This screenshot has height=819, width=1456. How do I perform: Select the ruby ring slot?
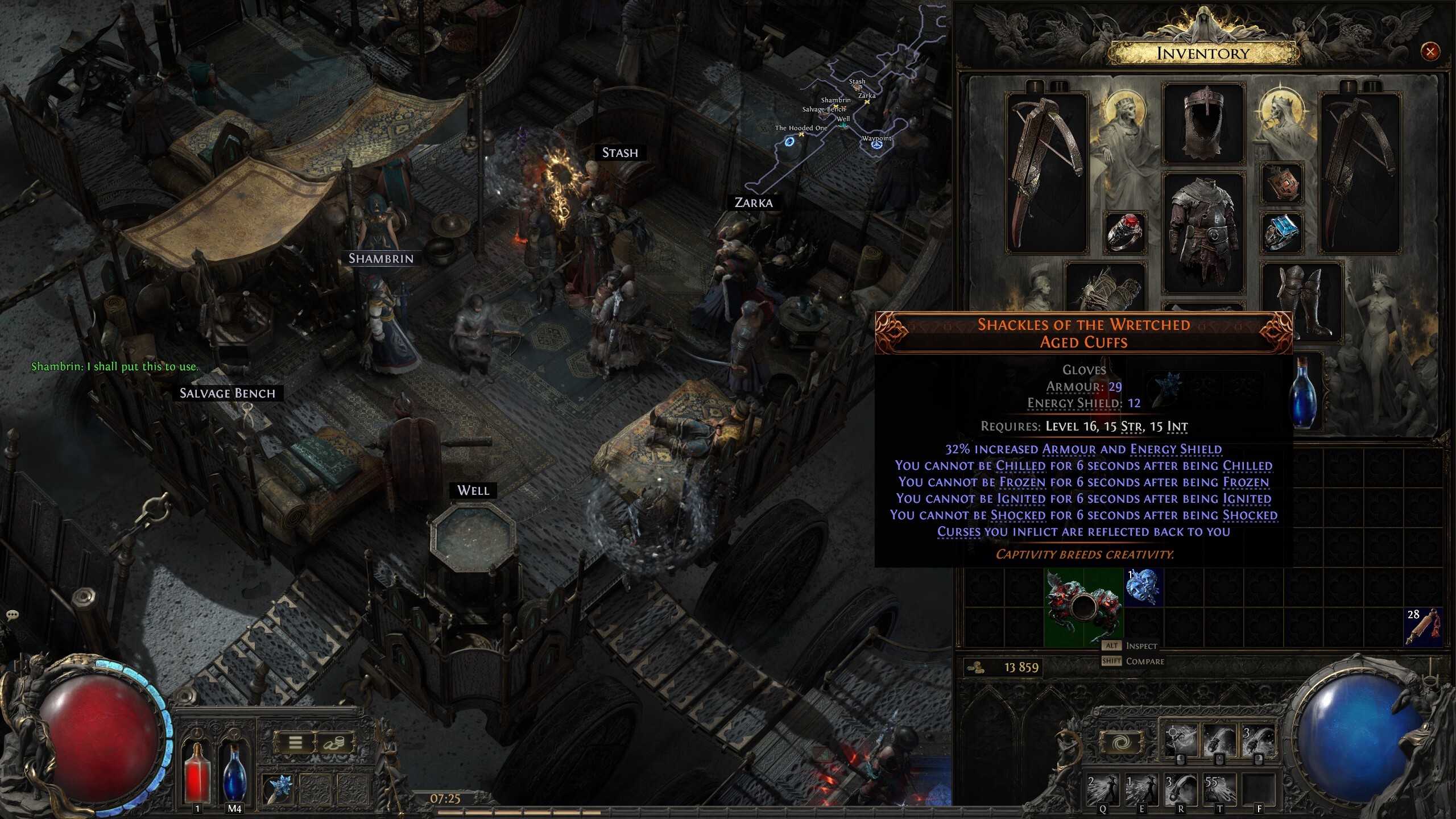pos(1124,231)
